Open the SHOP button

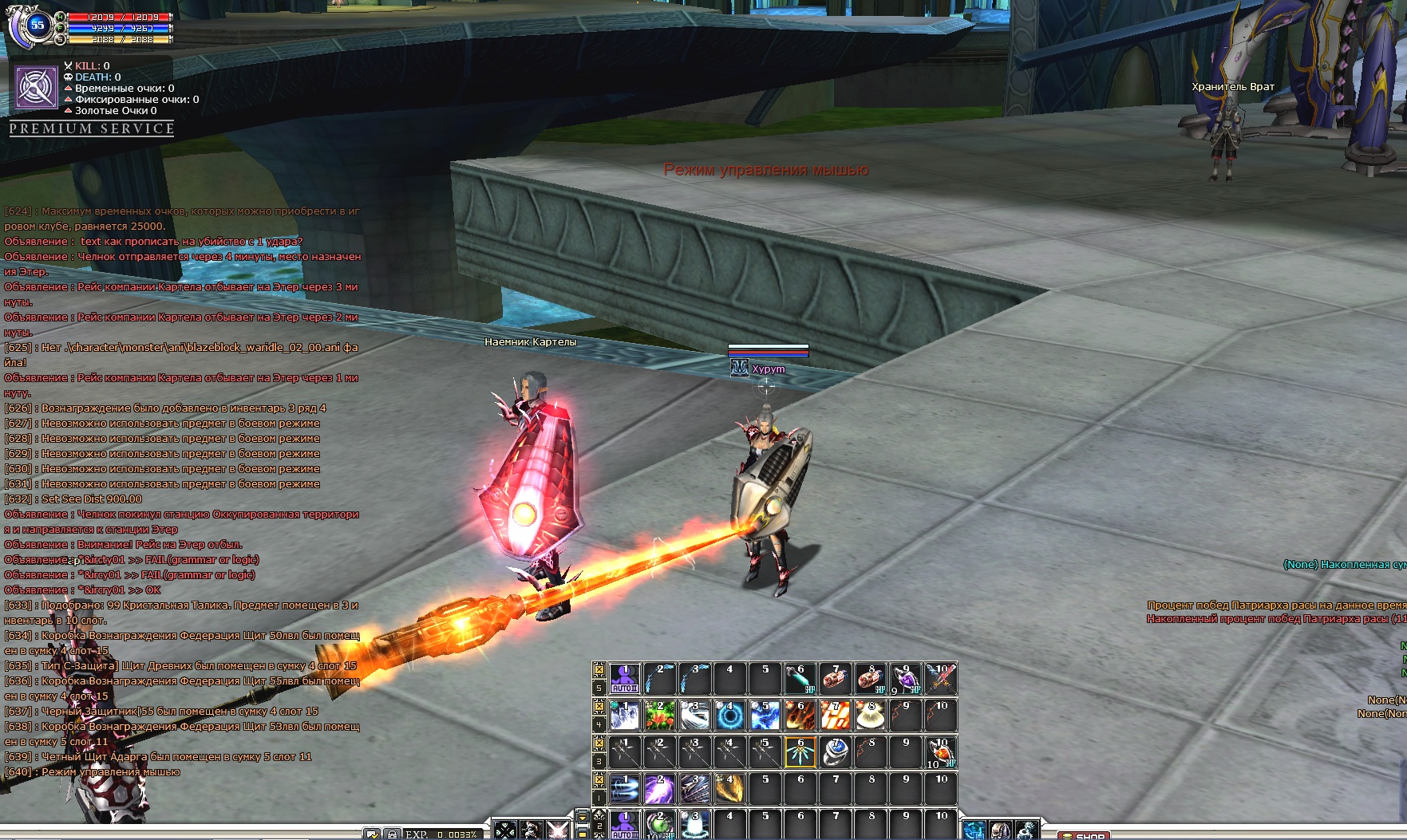[x=1089, y=835]
